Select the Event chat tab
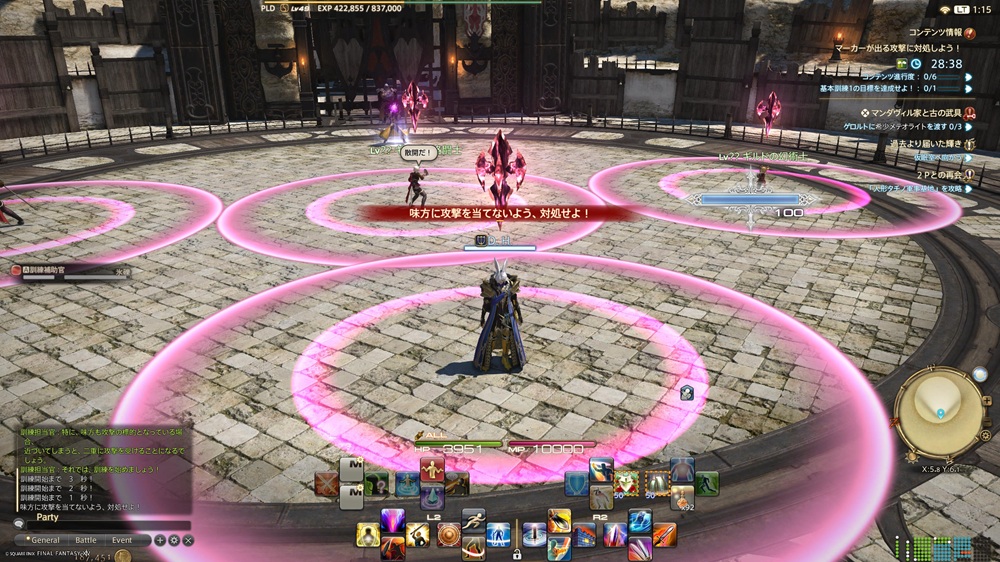 pyautogui.click(x=121, y=540)
